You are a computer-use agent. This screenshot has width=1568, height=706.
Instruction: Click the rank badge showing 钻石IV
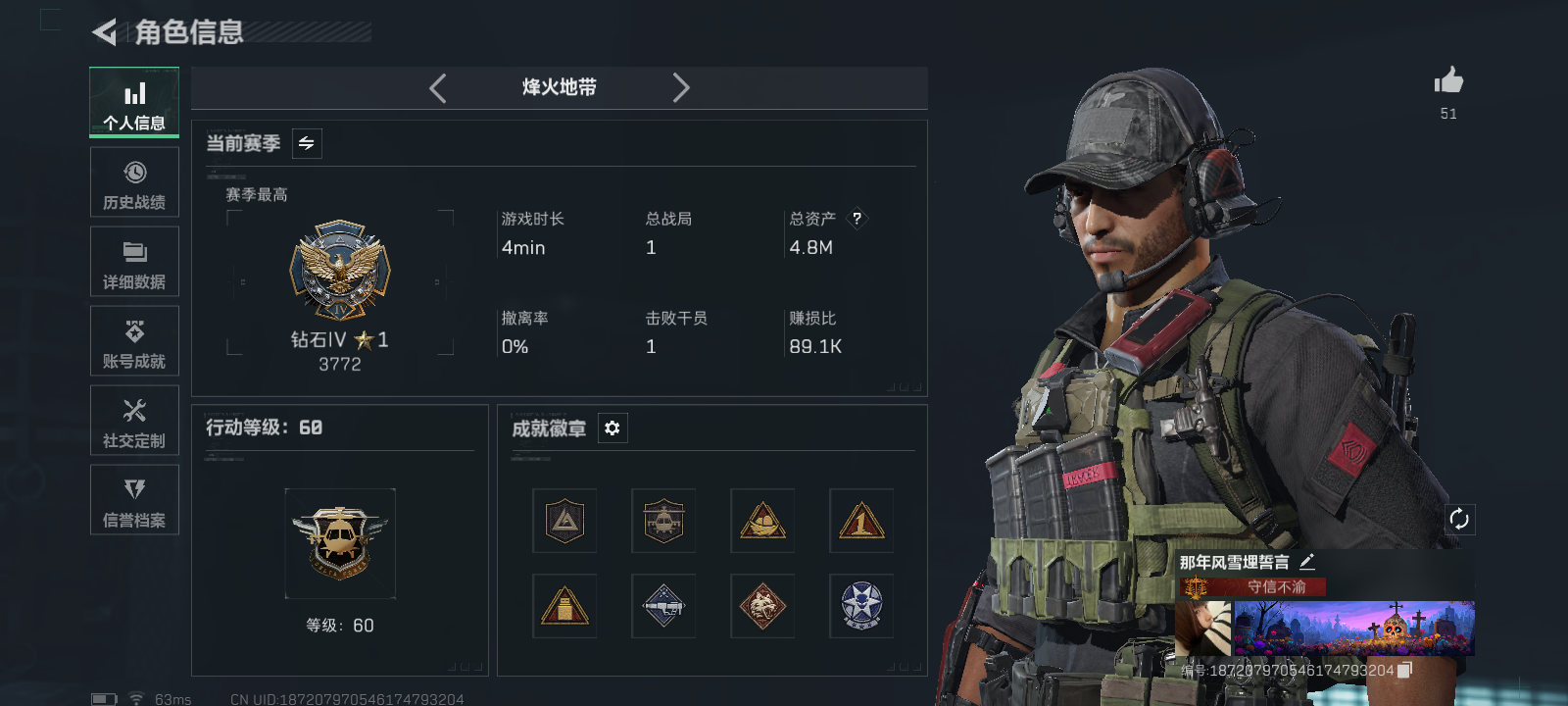(x=340, y=270)
